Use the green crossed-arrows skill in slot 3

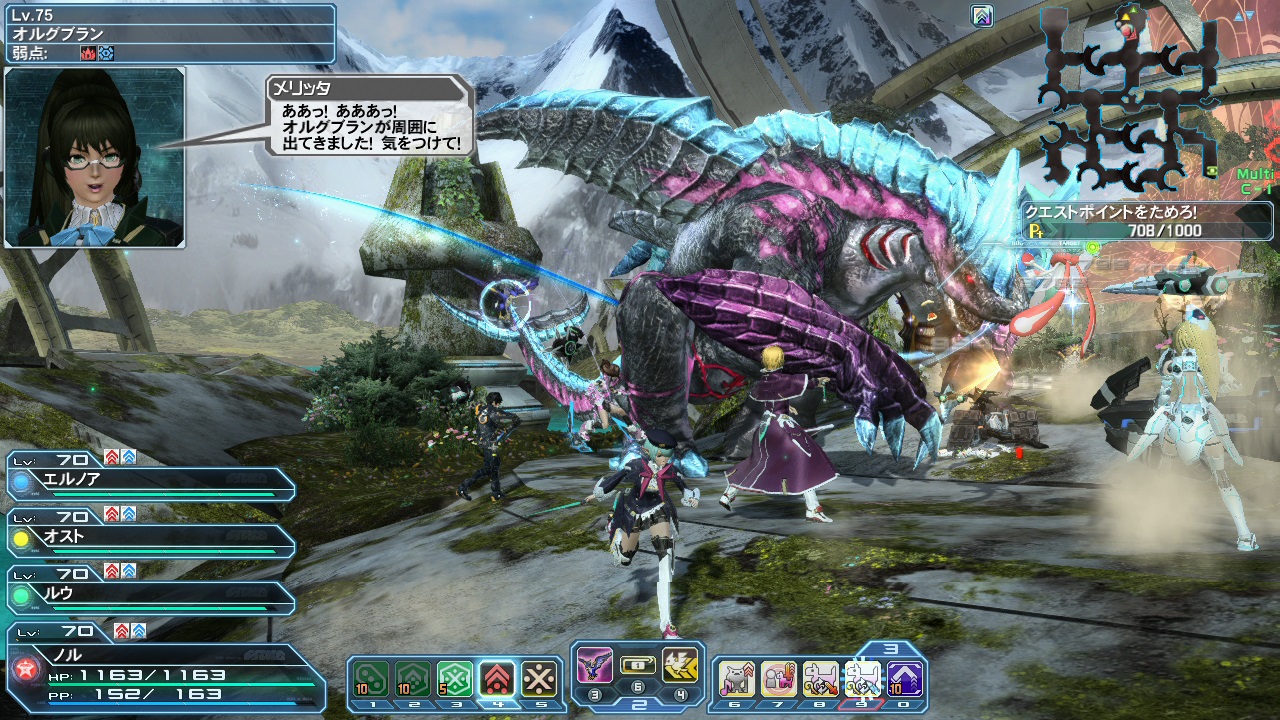[455, 679]
